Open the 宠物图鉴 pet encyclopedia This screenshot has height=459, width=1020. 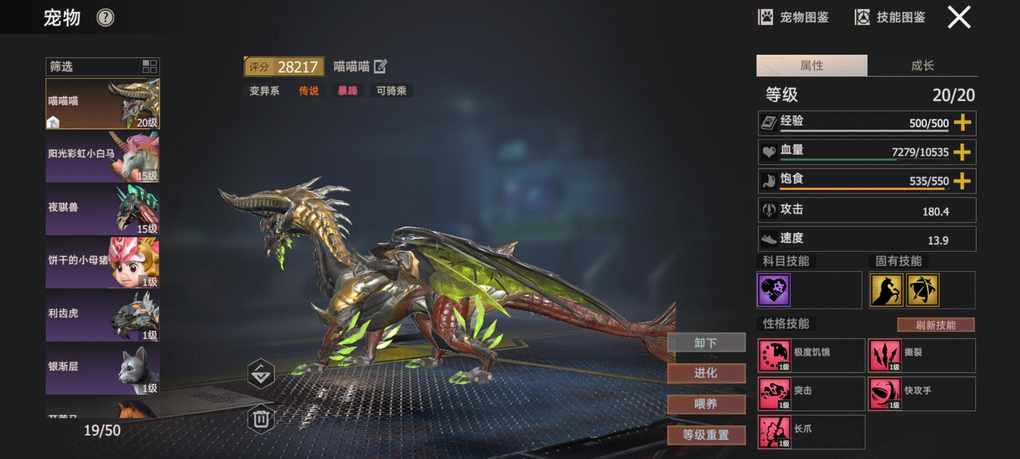793,17
